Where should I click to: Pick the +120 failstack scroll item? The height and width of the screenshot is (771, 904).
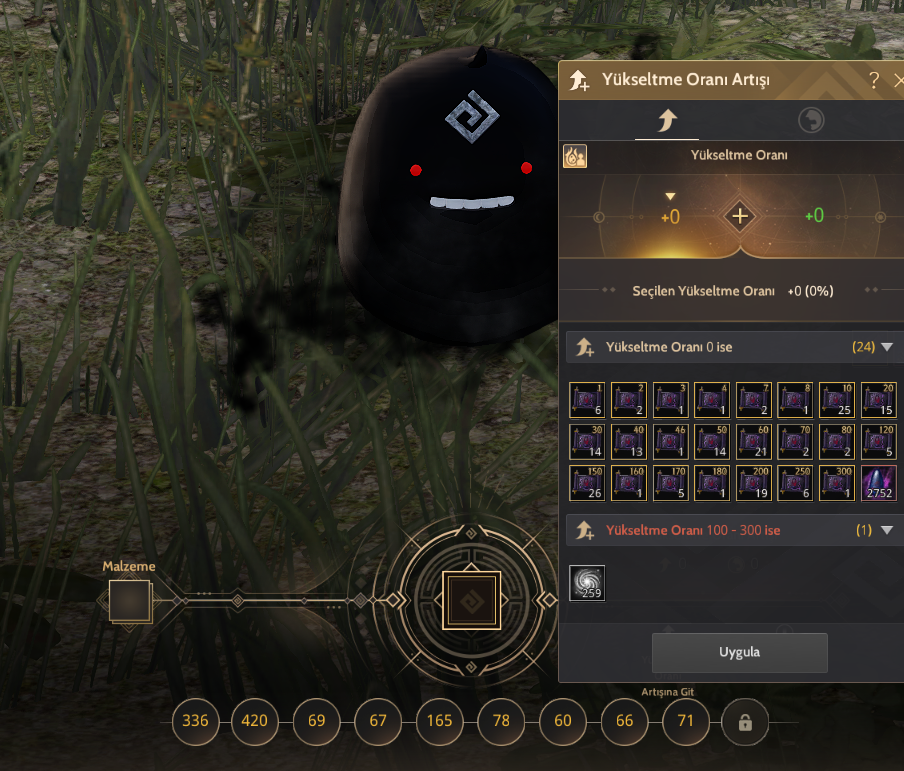(879, 441)
